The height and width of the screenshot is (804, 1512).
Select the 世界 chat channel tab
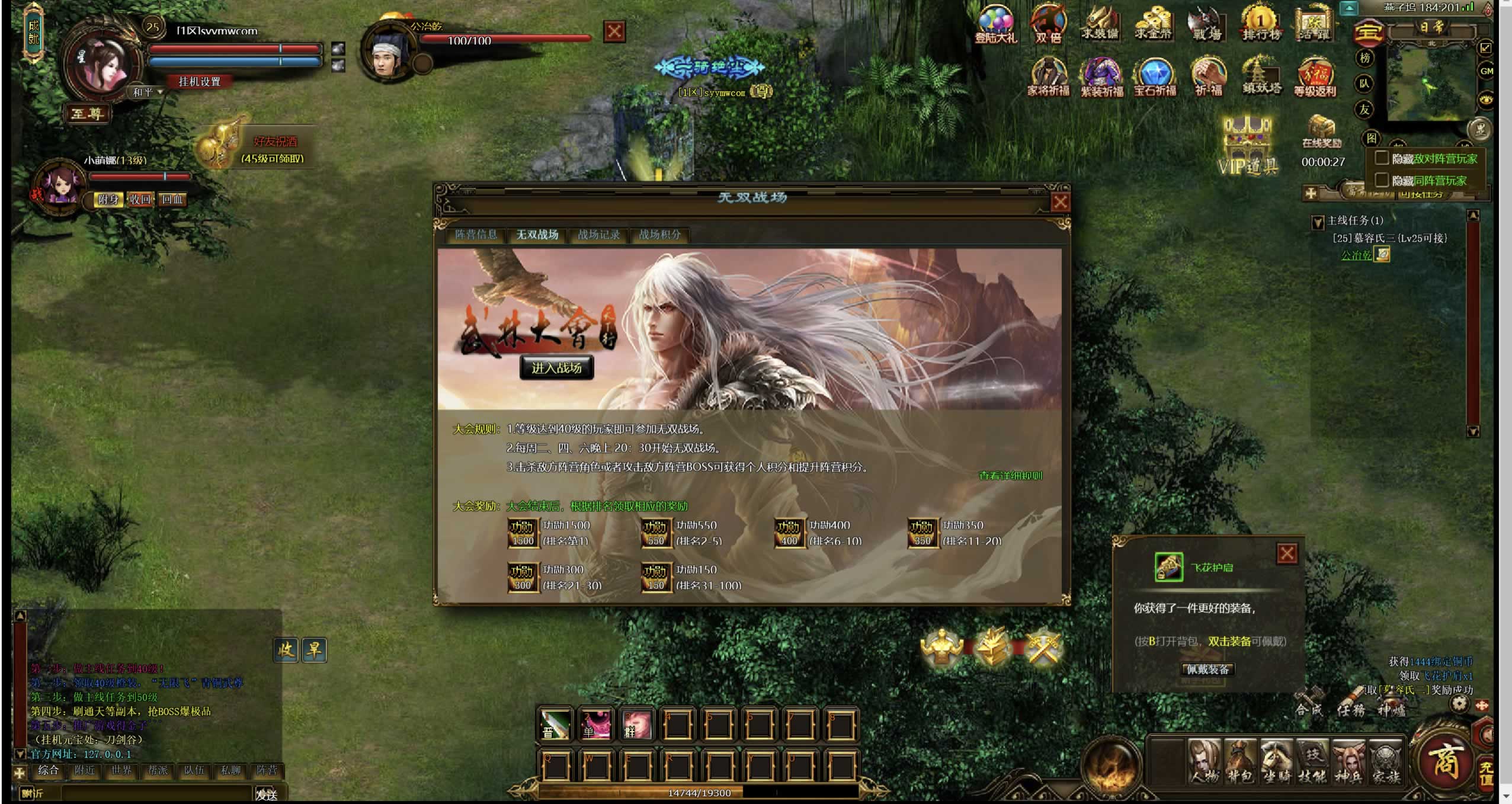click(x=121, y=770)
